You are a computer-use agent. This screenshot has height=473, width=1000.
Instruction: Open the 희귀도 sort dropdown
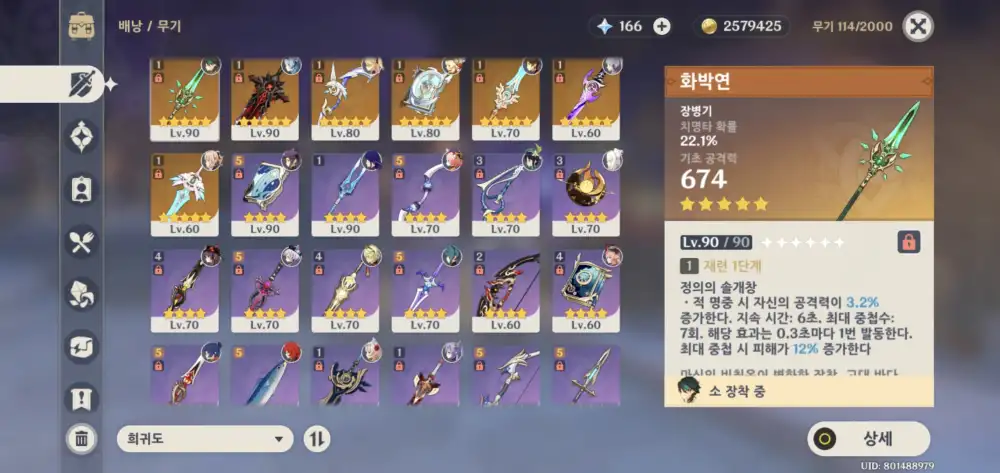click(x=204, y=438)
